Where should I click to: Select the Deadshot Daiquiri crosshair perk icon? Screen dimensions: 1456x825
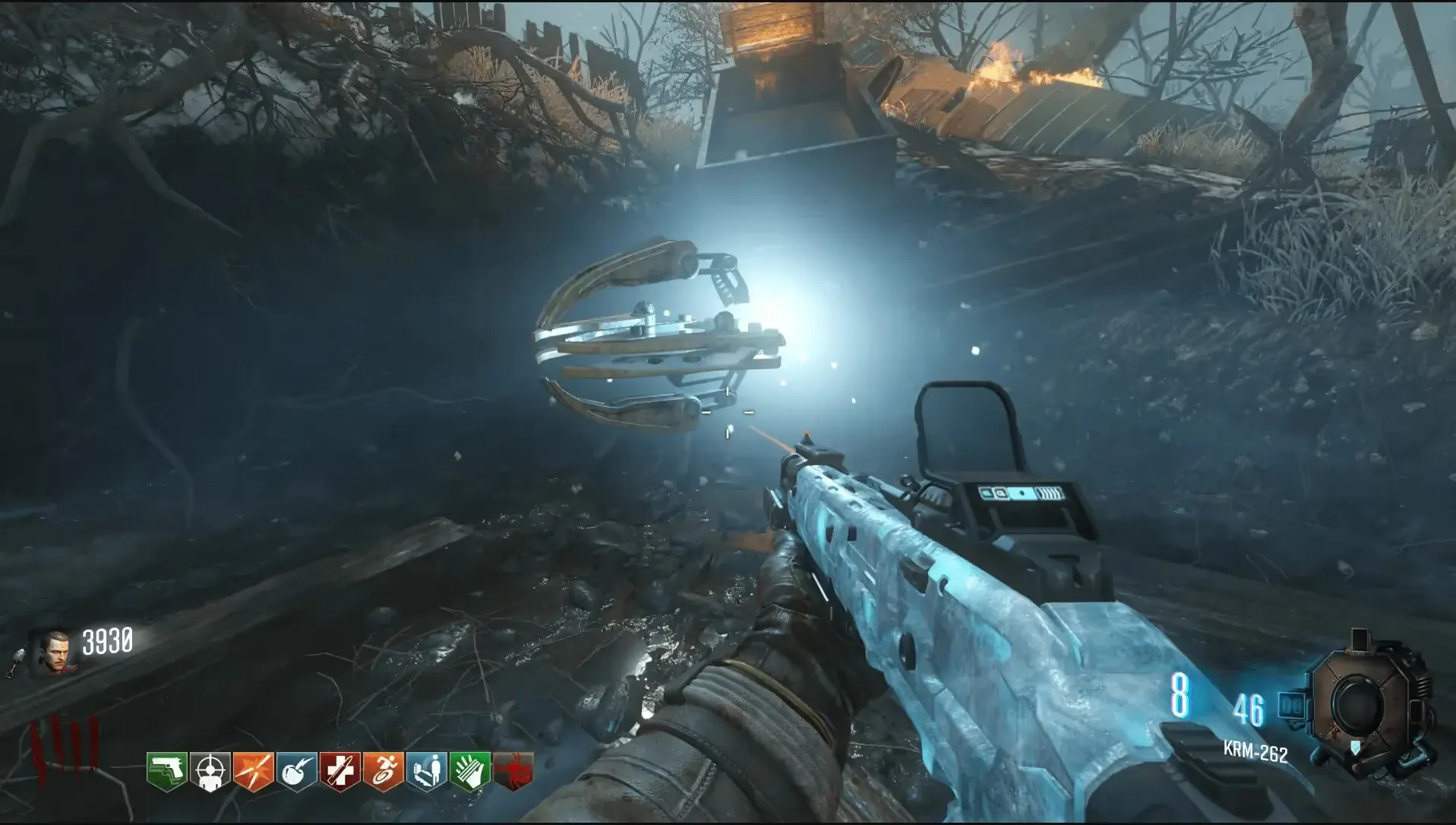coord(210,772)
